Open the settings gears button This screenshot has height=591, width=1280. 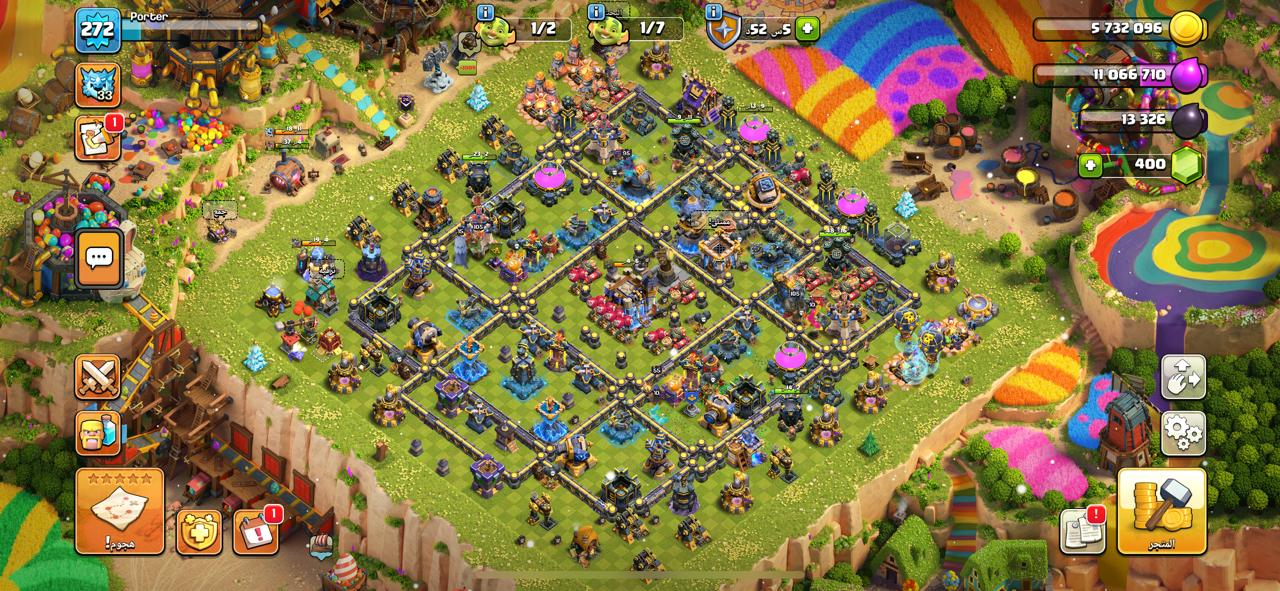pos(1183,433)
